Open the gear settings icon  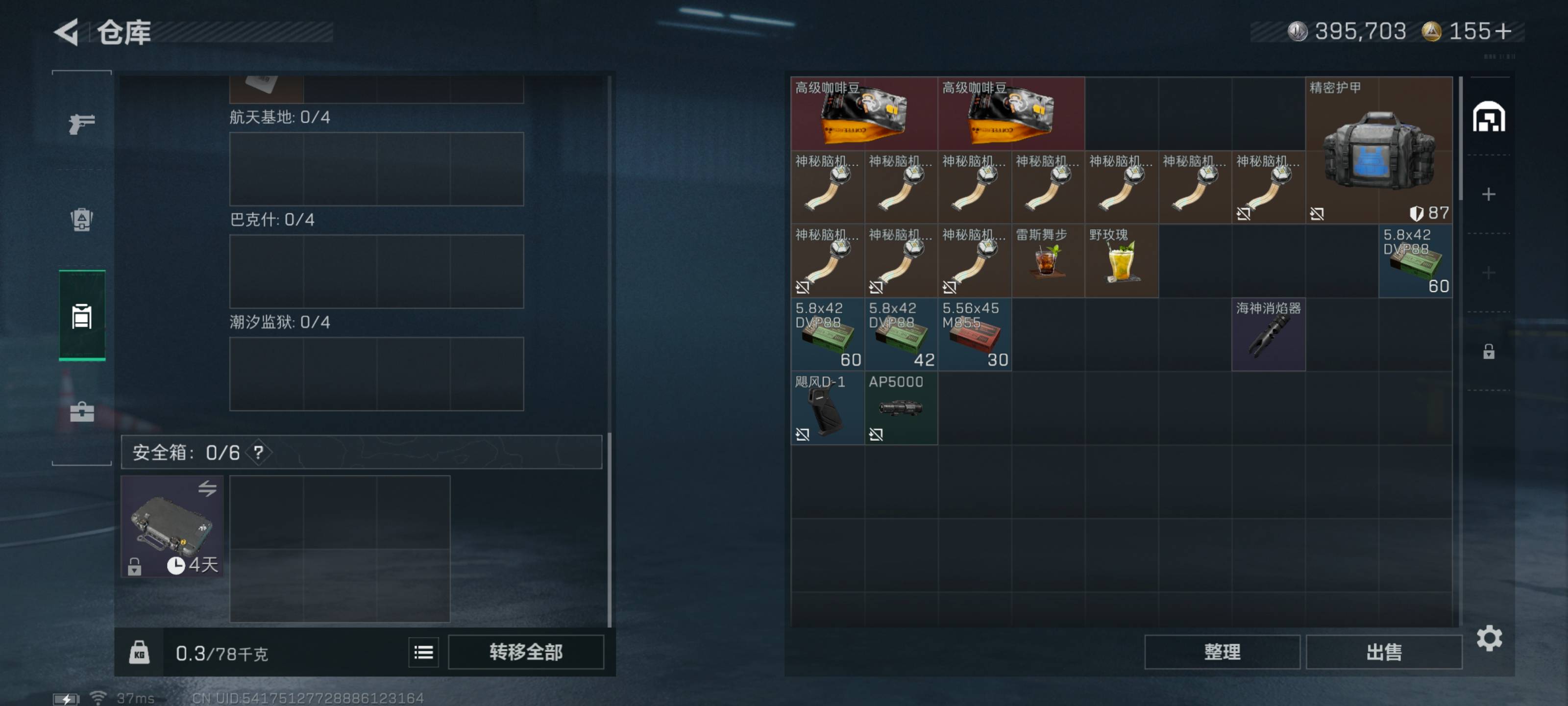1489,638
